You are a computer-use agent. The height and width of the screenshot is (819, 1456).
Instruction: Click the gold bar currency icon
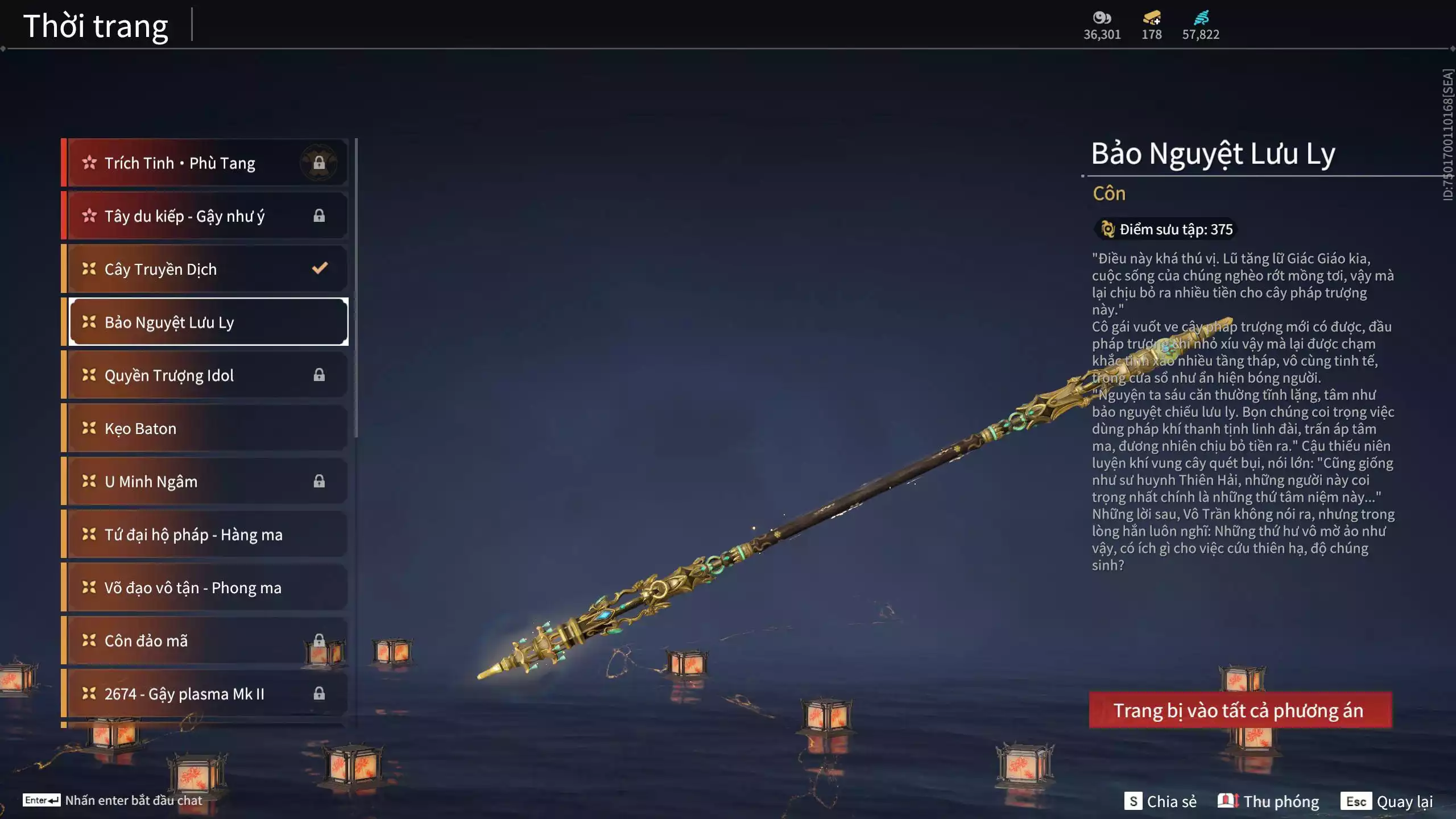(x=1152, y=18)
